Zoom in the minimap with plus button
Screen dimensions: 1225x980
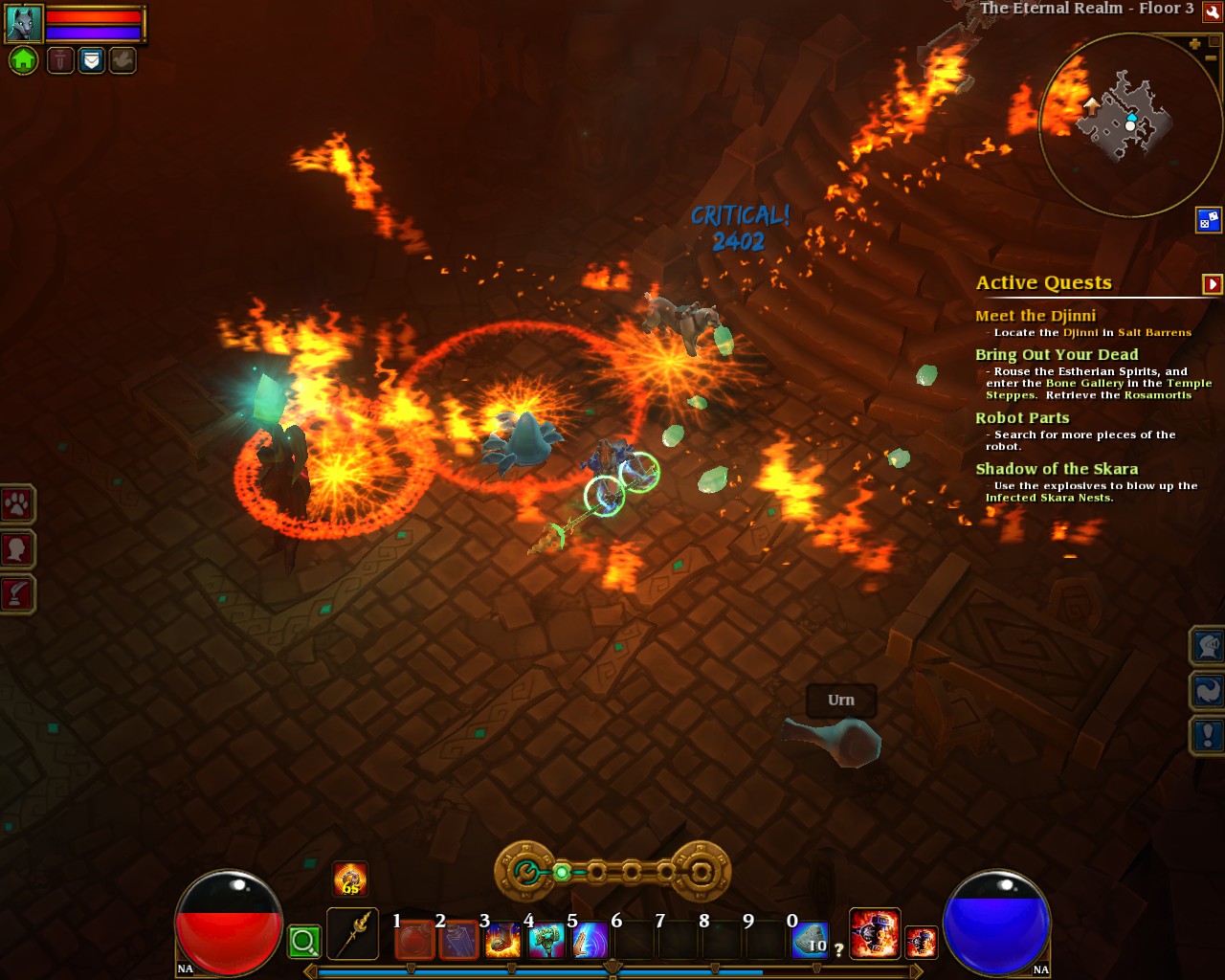click(x=1194, y=44)
